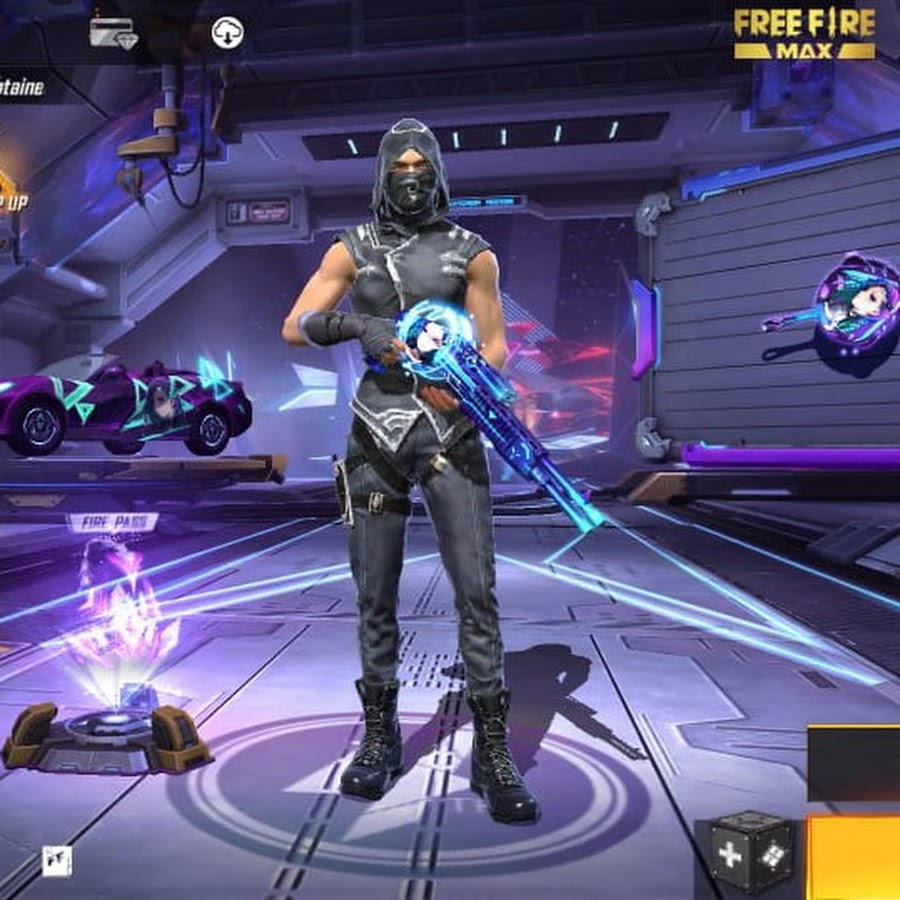The height and width of the screenshot is (900, 900).
Task: Open the diamond top-up card icon
Action: click(x=112, y=33)
